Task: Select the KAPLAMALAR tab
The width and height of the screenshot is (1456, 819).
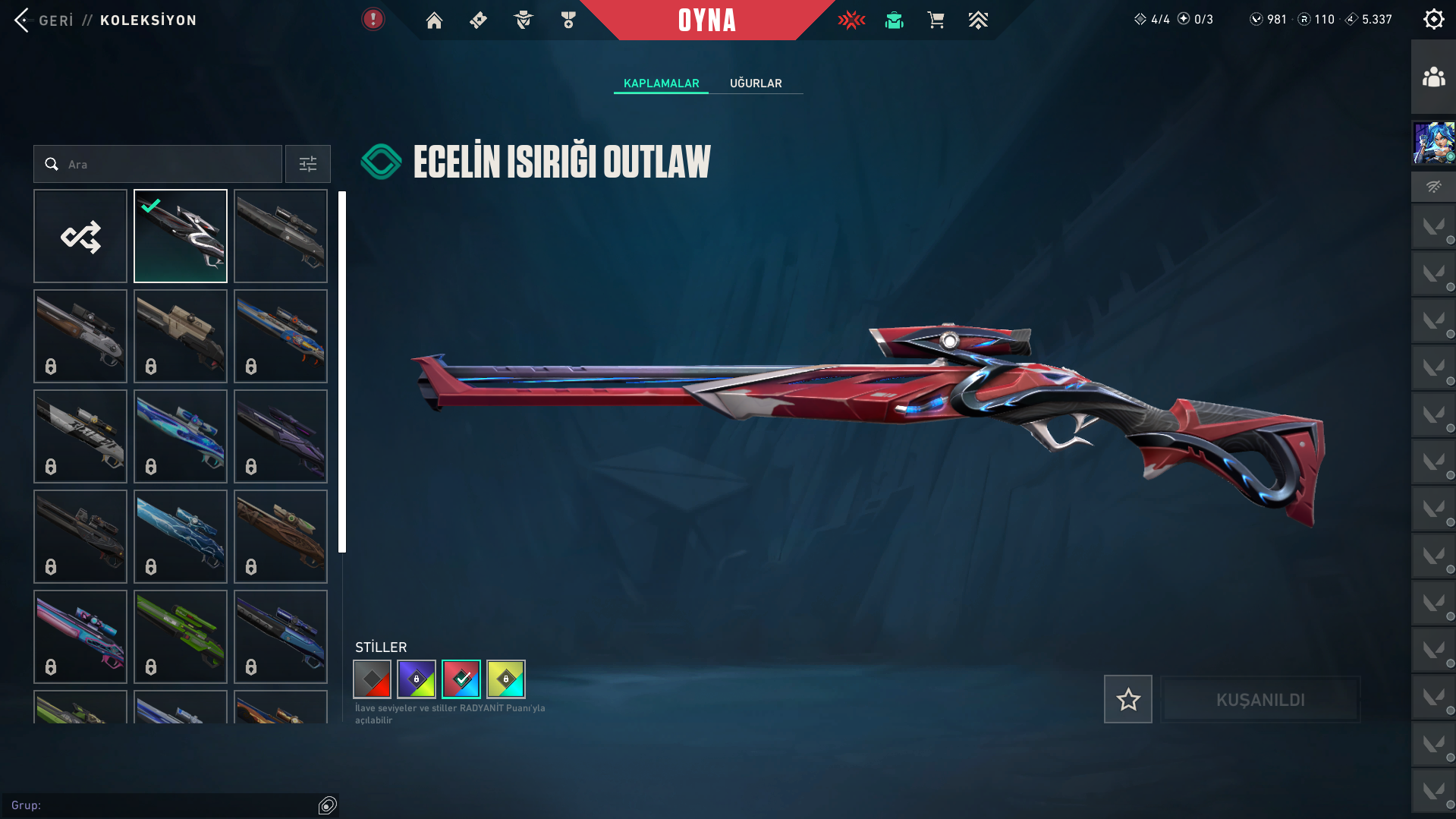Action: [661, 83]
